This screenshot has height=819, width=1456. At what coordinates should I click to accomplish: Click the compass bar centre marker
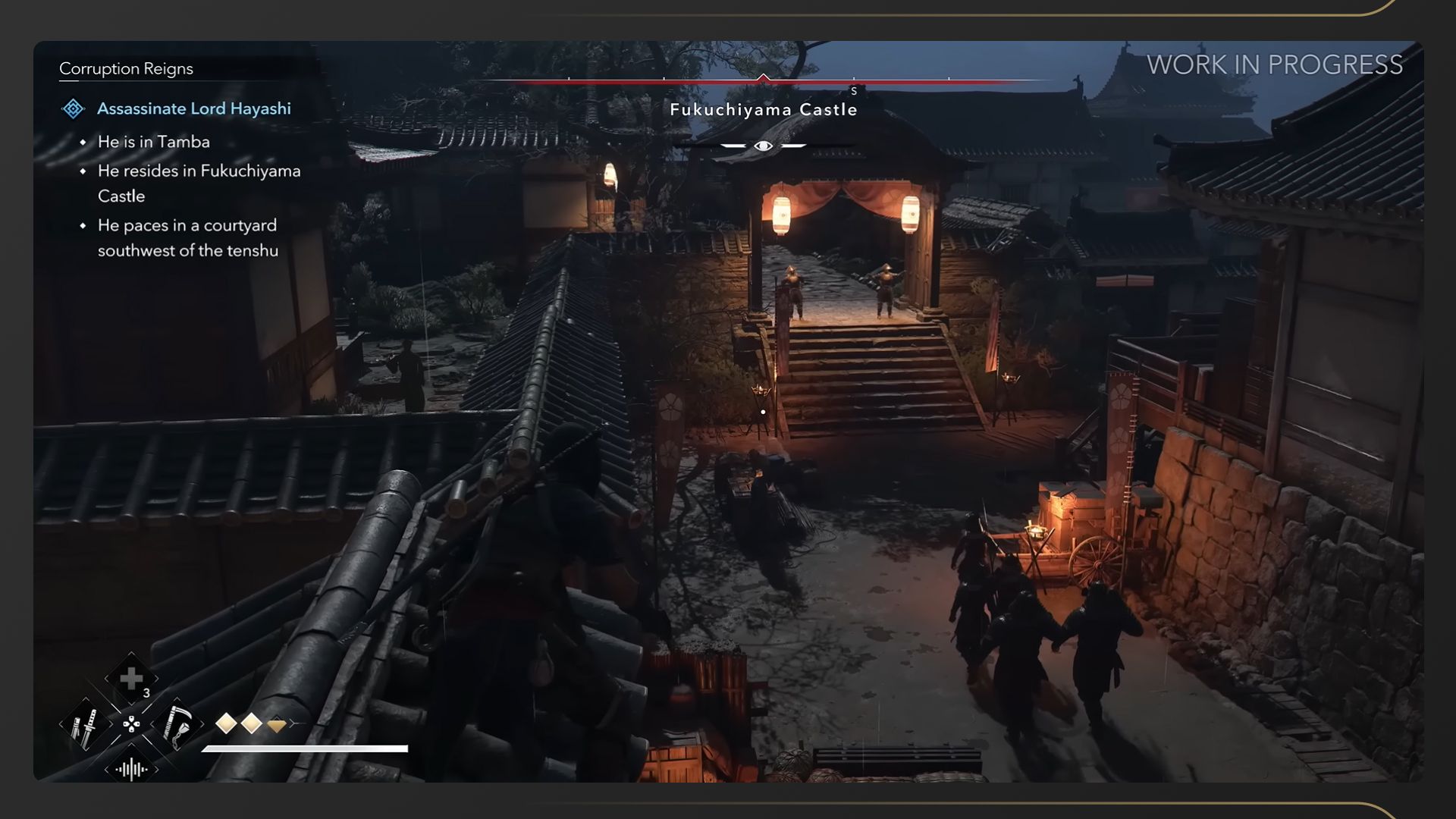(x=763, y=78)
